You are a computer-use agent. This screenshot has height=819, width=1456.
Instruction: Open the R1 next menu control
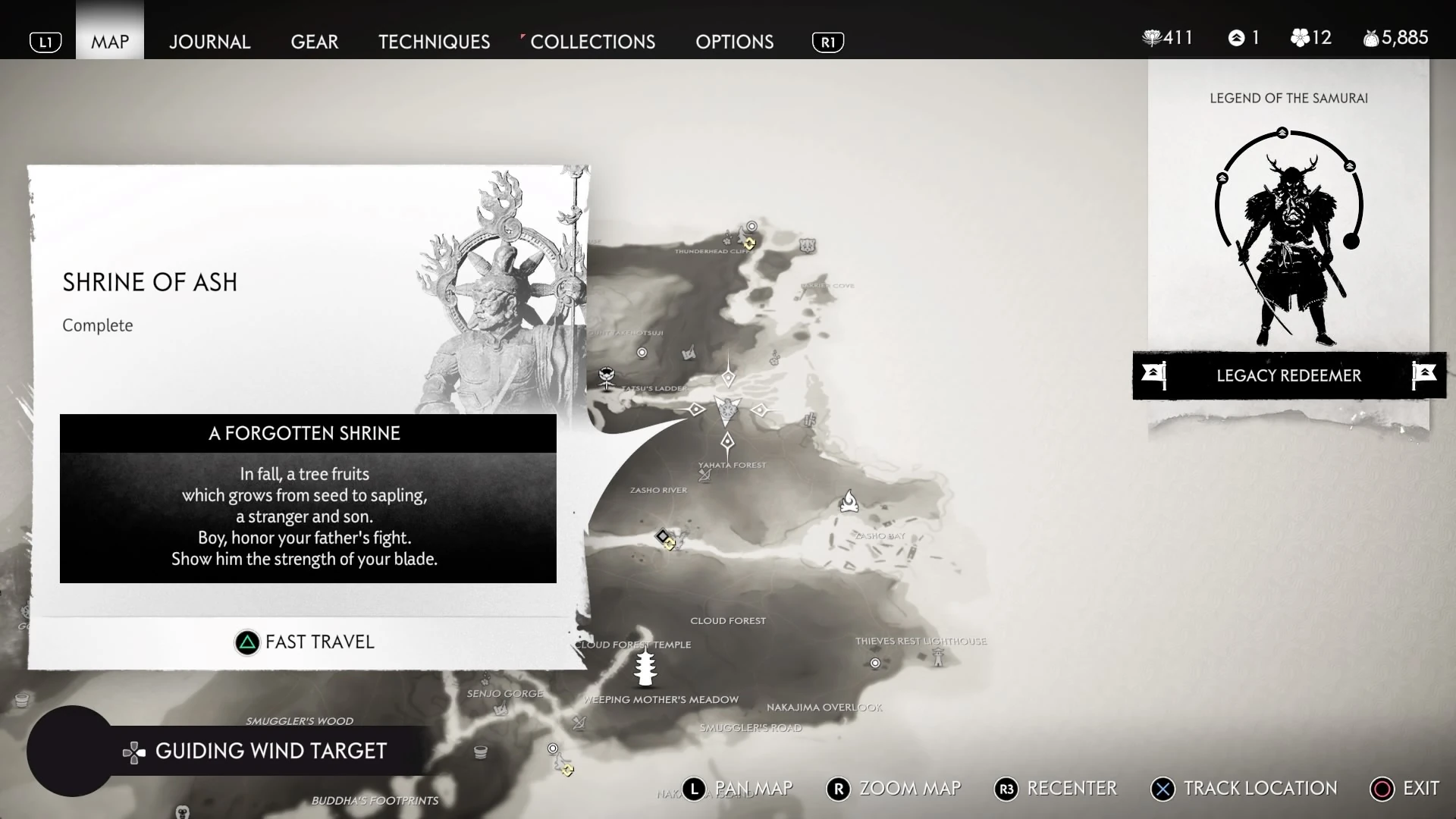827,42
